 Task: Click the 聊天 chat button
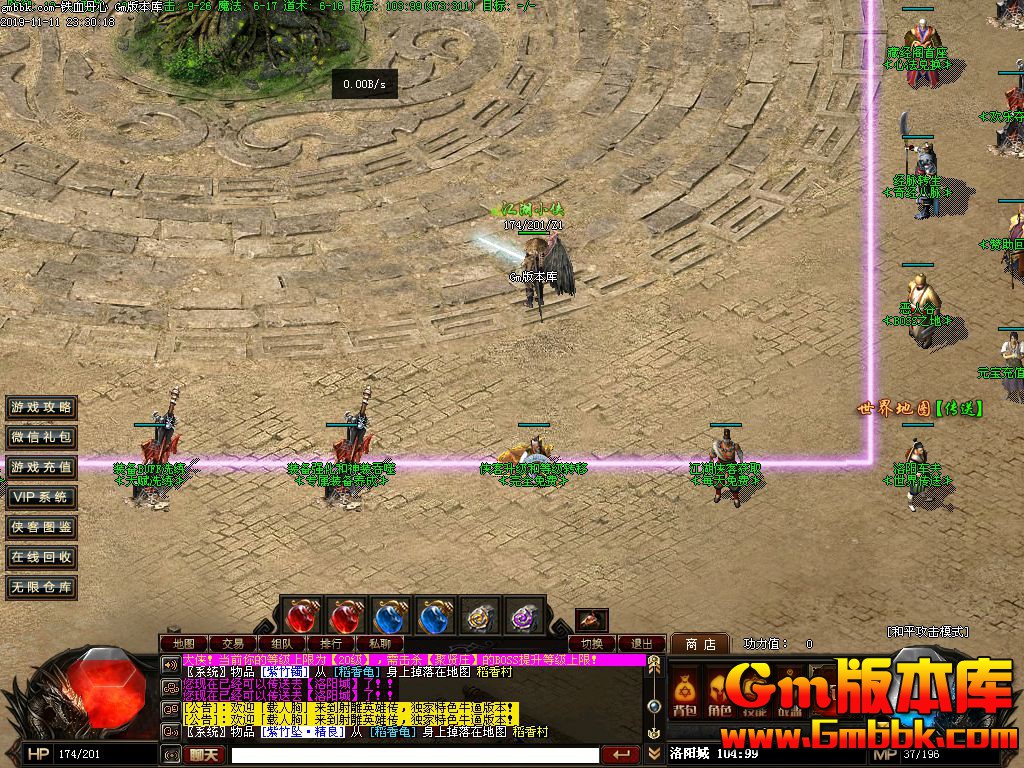[x=203, y=754]
